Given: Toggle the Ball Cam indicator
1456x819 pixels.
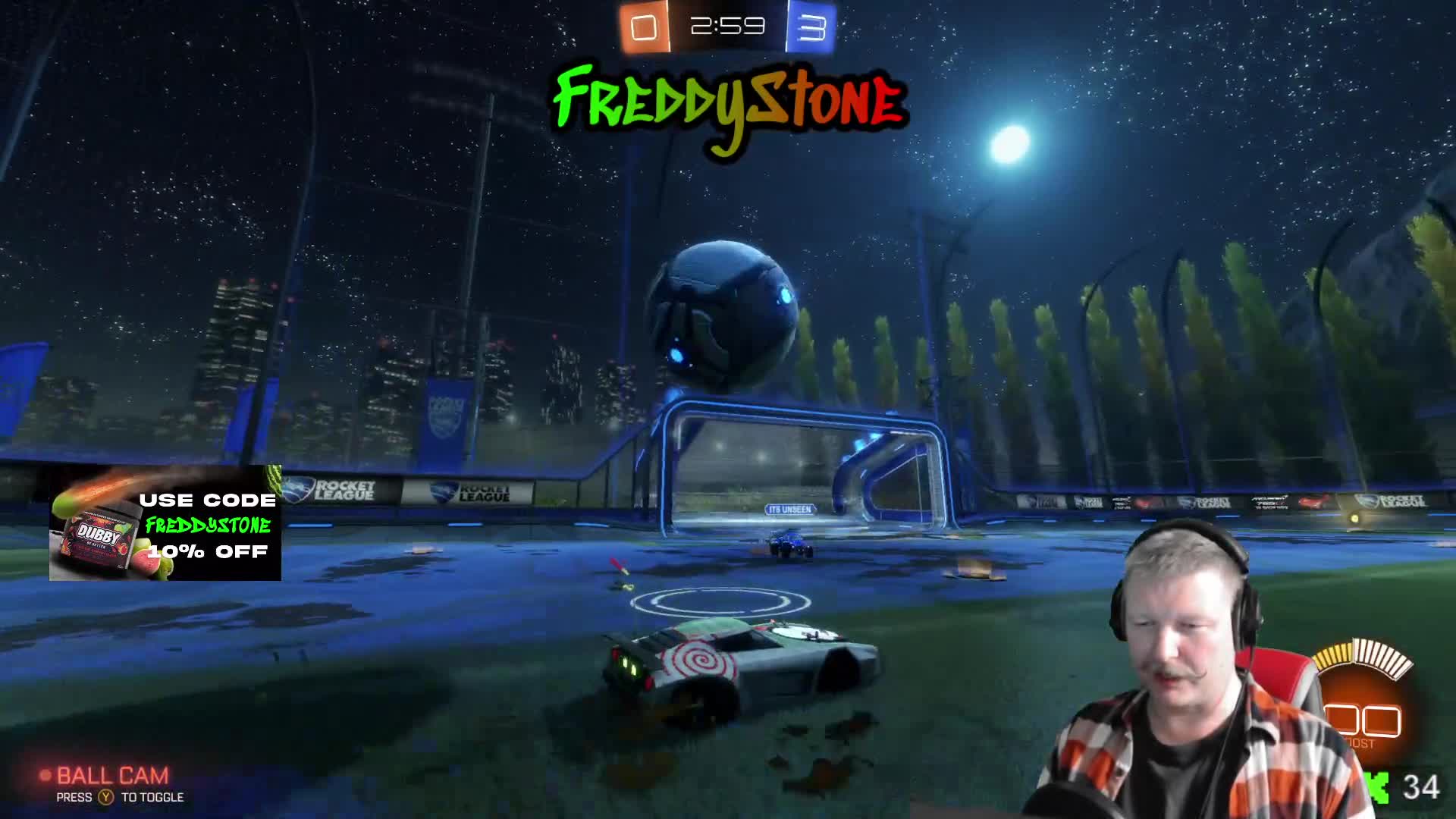Looking at the screenshot, I should pos(111,777).
